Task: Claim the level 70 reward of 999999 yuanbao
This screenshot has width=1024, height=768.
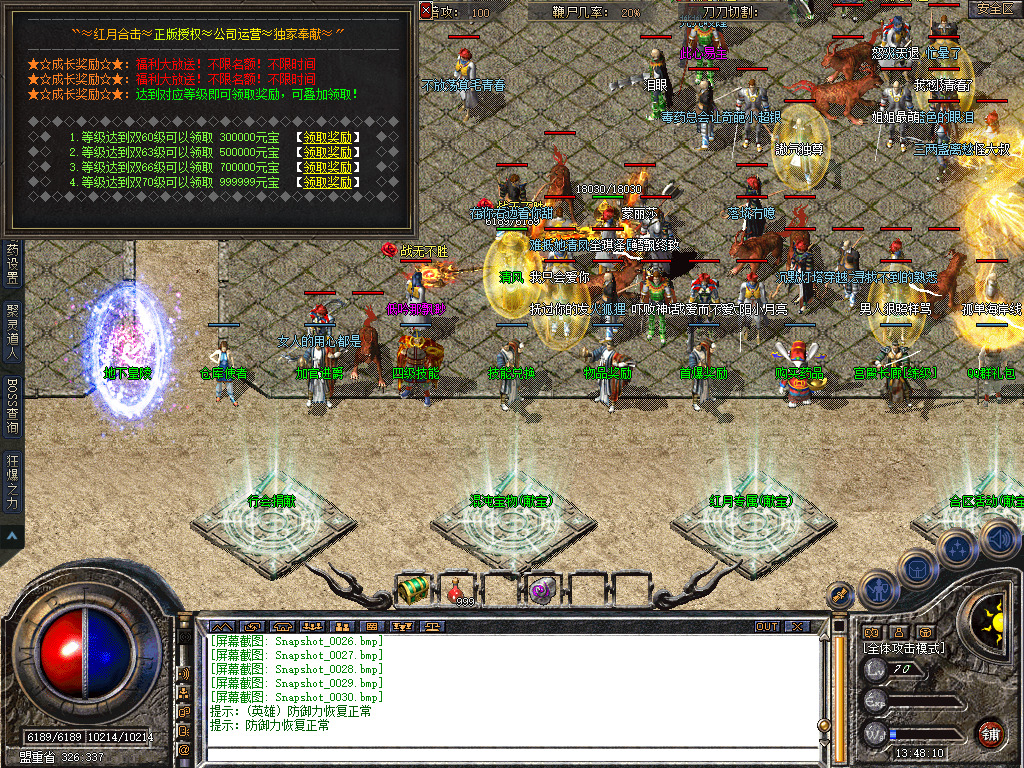Action: click(329, 182)
